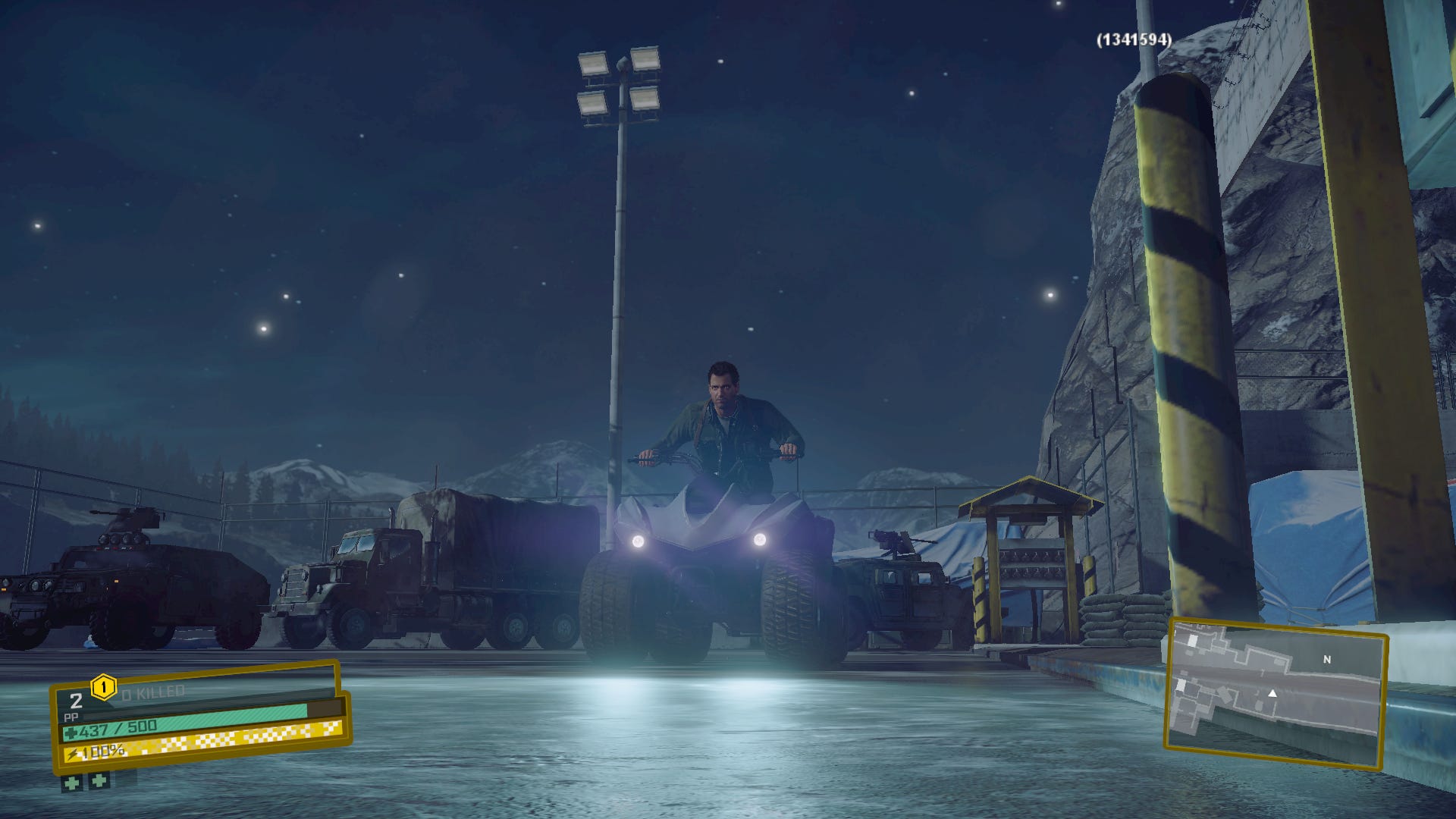Click the PP label on the HUD

click(72, 716)
